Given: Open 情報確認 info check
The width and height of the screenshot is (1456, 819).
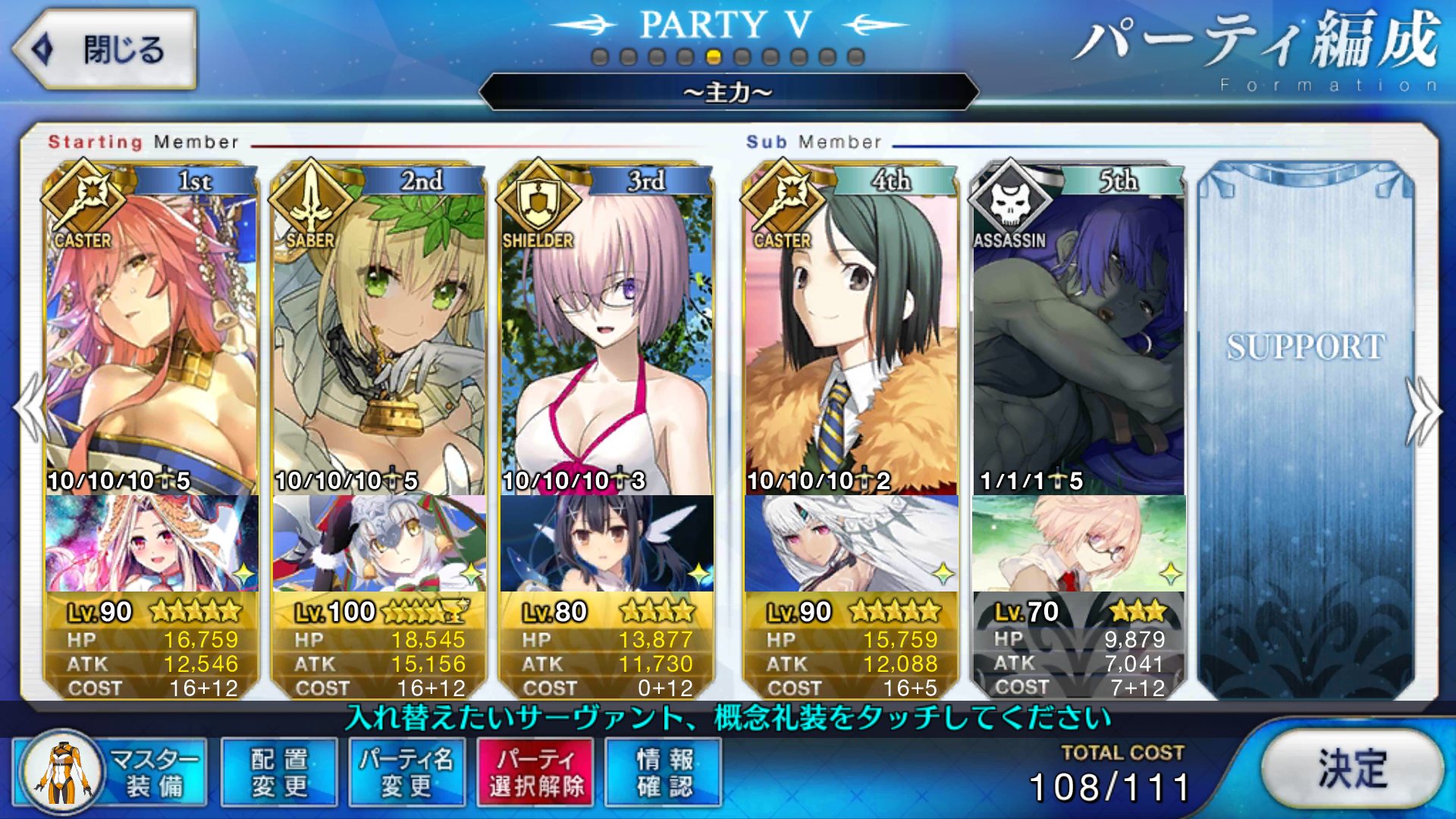Looking at the screenshot, I should [664, 772].
